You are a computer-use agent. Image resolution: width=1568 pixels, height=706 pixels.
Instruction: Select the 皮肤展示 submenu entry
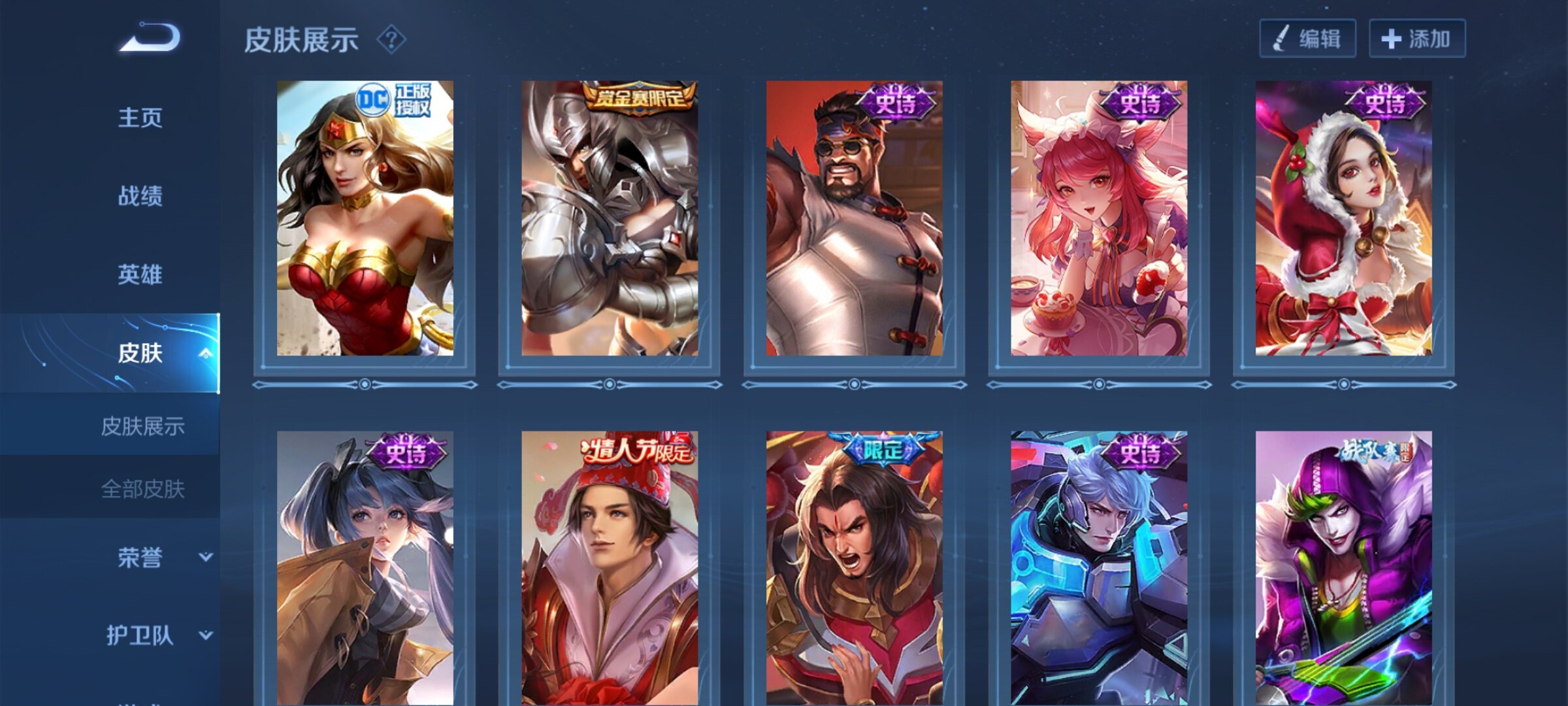tap(142, 426)
